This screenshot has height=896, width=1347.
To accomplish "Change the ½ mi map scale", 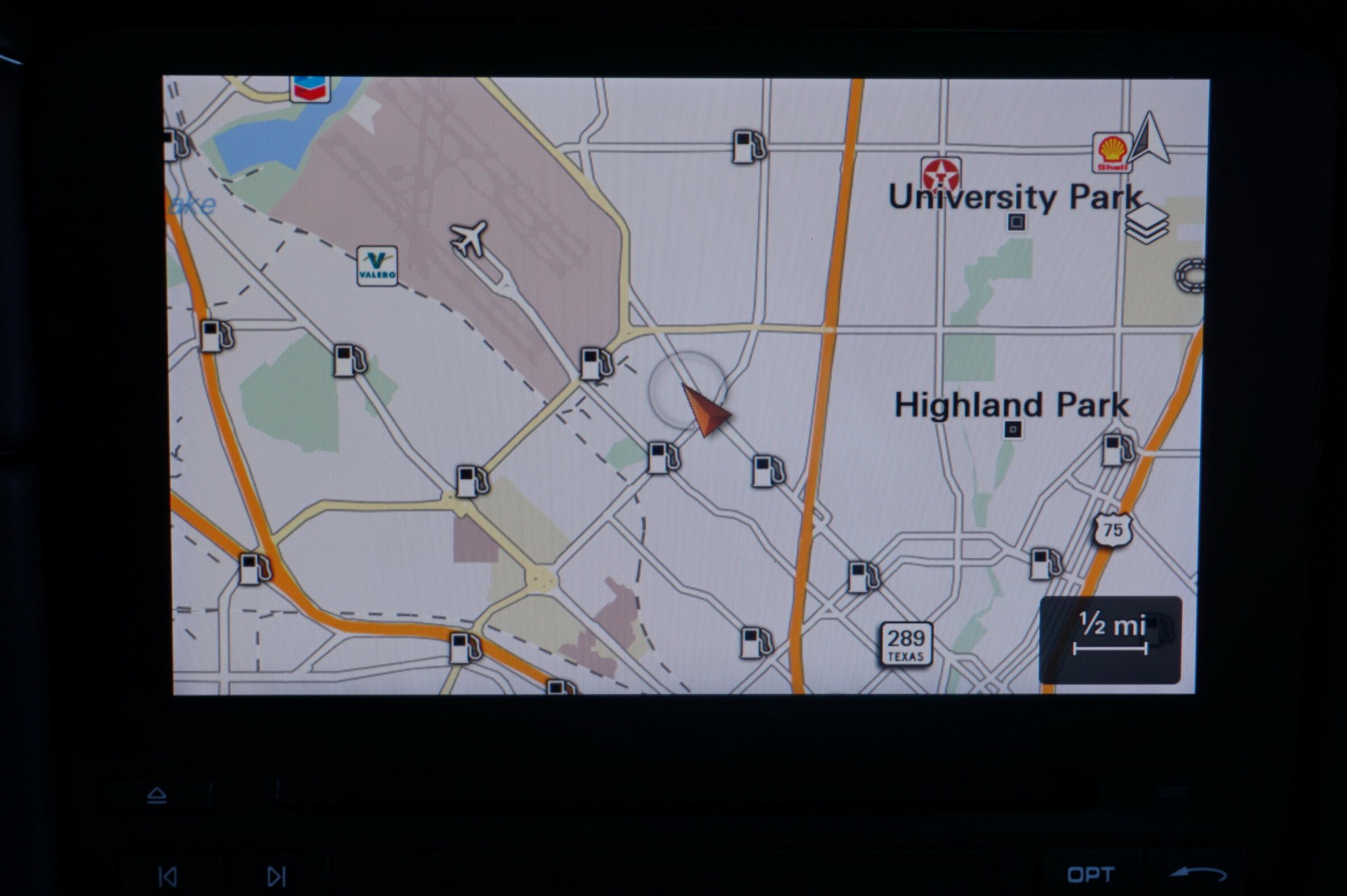I will click(1110, 639).
